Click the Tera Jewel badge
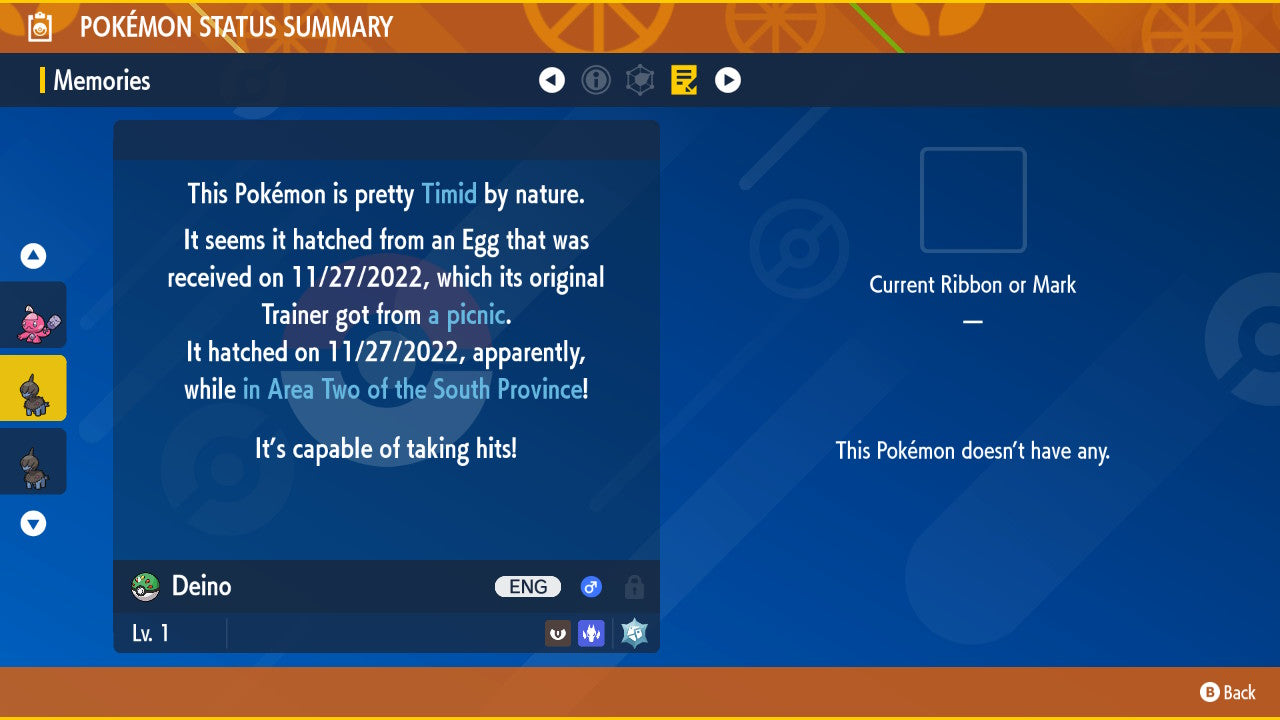This screenshot has height=720, width=1280. click(633, 632)
